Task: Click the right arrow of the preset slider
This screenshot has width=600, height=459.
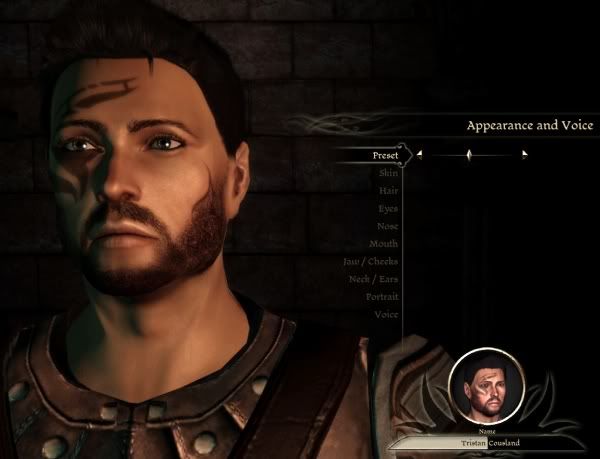Action: click(524, 155)
